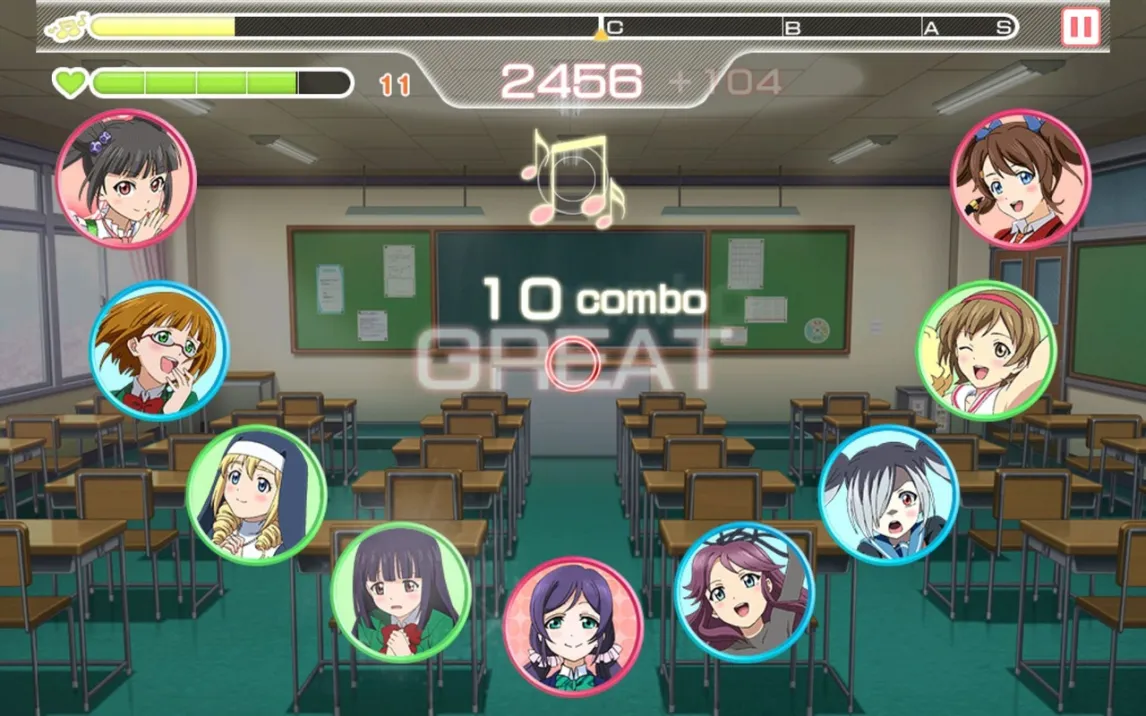Tap the black-haired girl with purple bows
The width and height of the screenshot is (1146, 716).
pyautogui.click(x=126, y=179)
